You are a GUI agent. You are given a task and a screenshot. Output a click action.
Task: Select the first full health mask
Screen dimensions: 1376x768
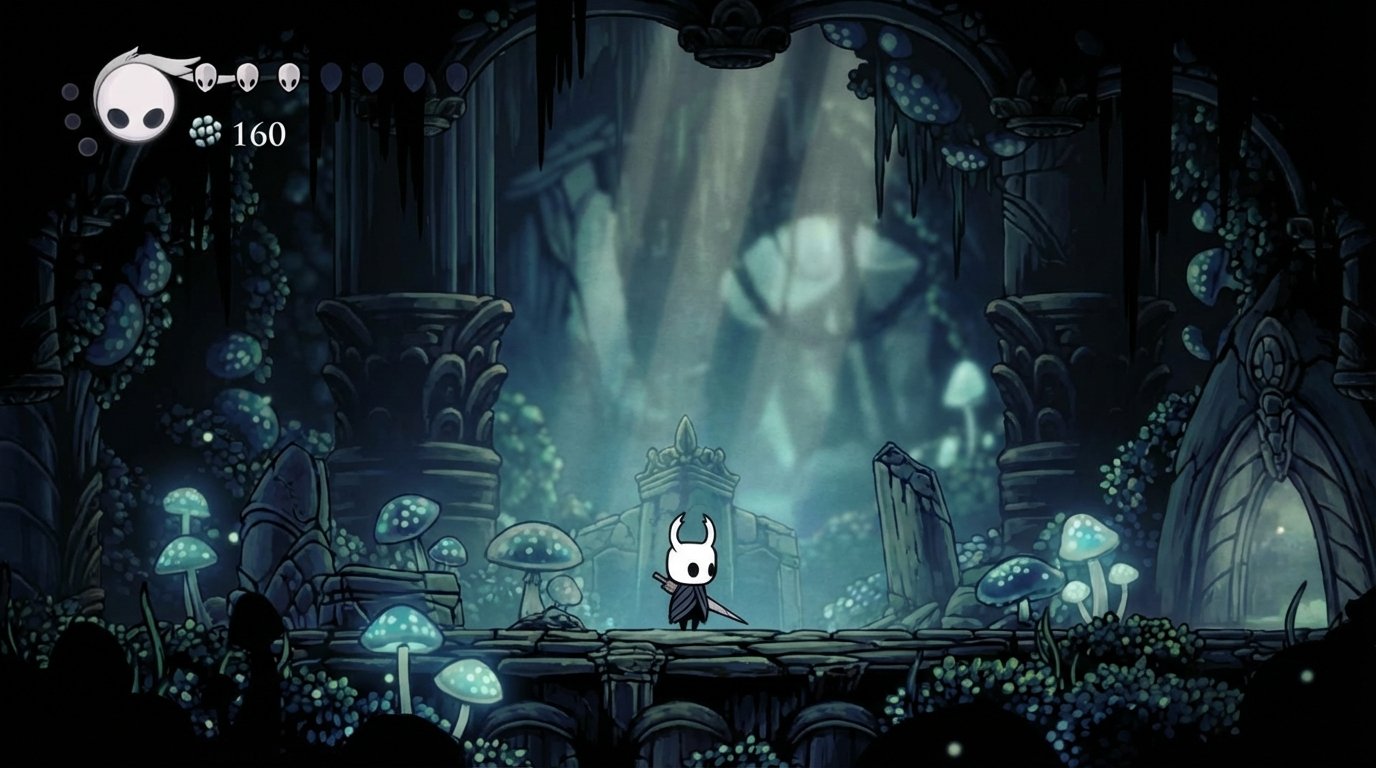[204, 76]
